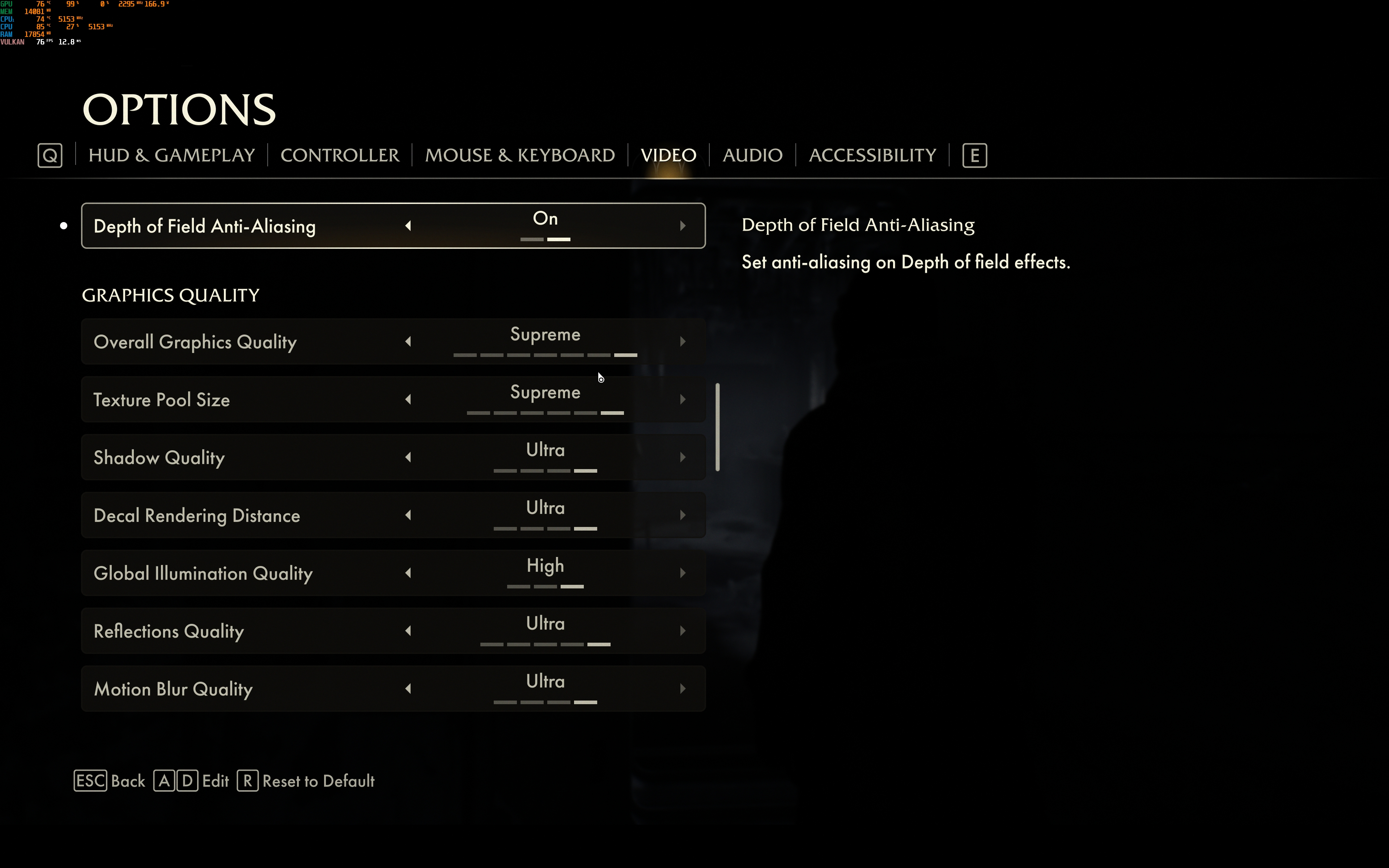Lower Decal Rendering Distance setting
Image resolution: width=1389 pixels, height=868 pixels.
[408, 515]
